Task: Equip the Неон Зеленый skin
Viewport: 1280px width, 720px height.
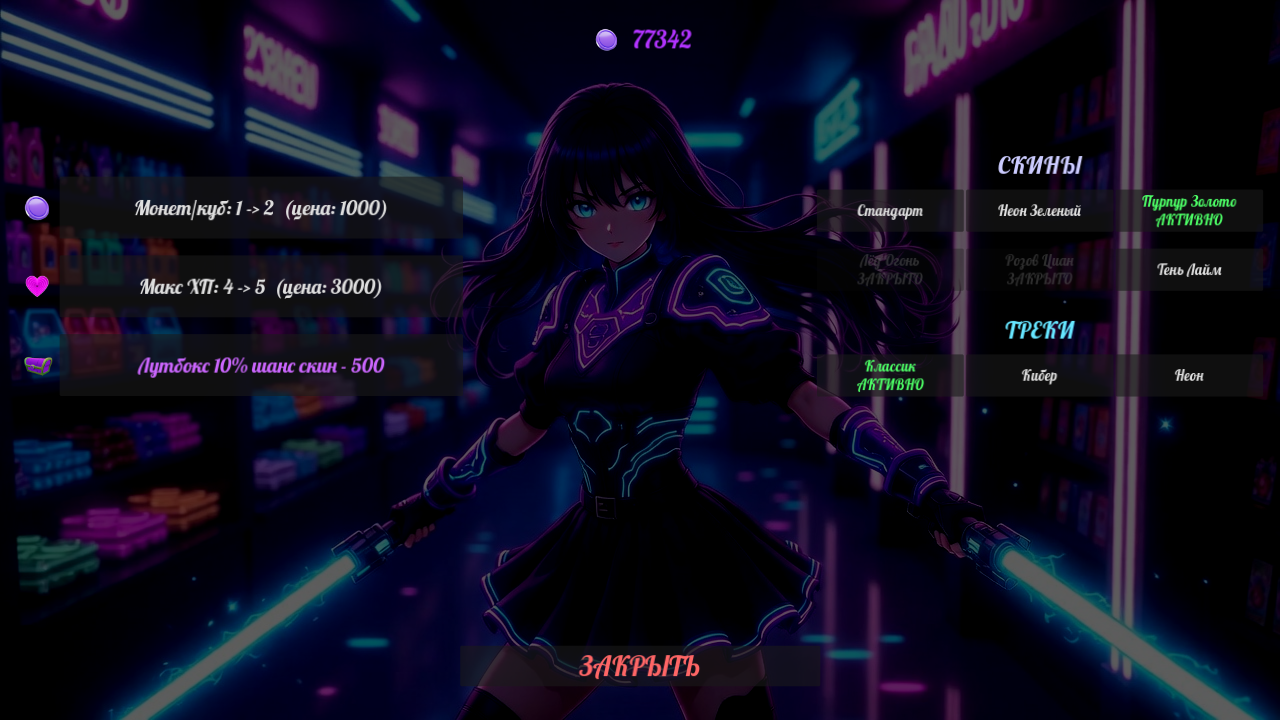Action: 1040,210
